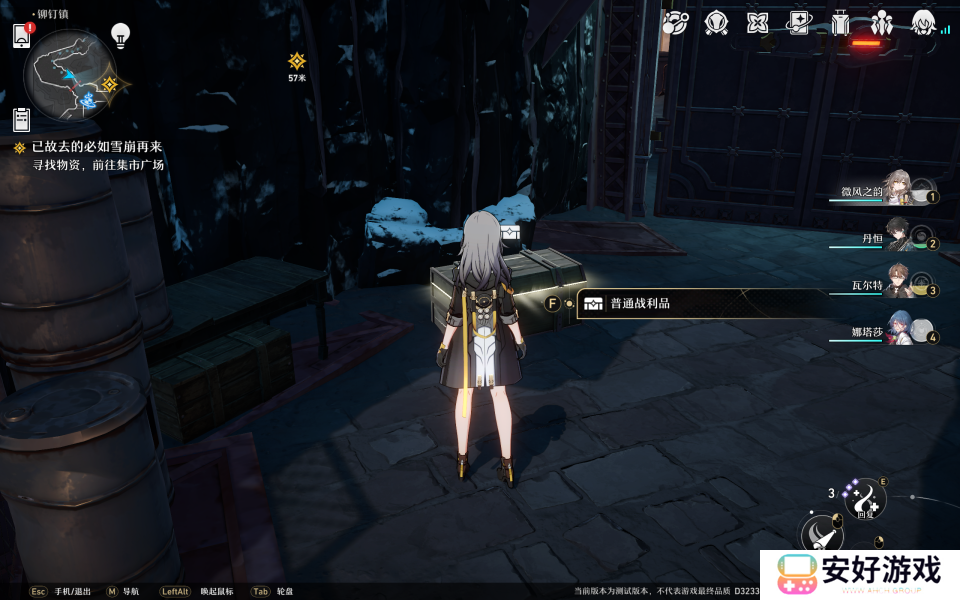Open the star card warp icon
The height and width of the screenshot is (600, 960).
(799, 23)
